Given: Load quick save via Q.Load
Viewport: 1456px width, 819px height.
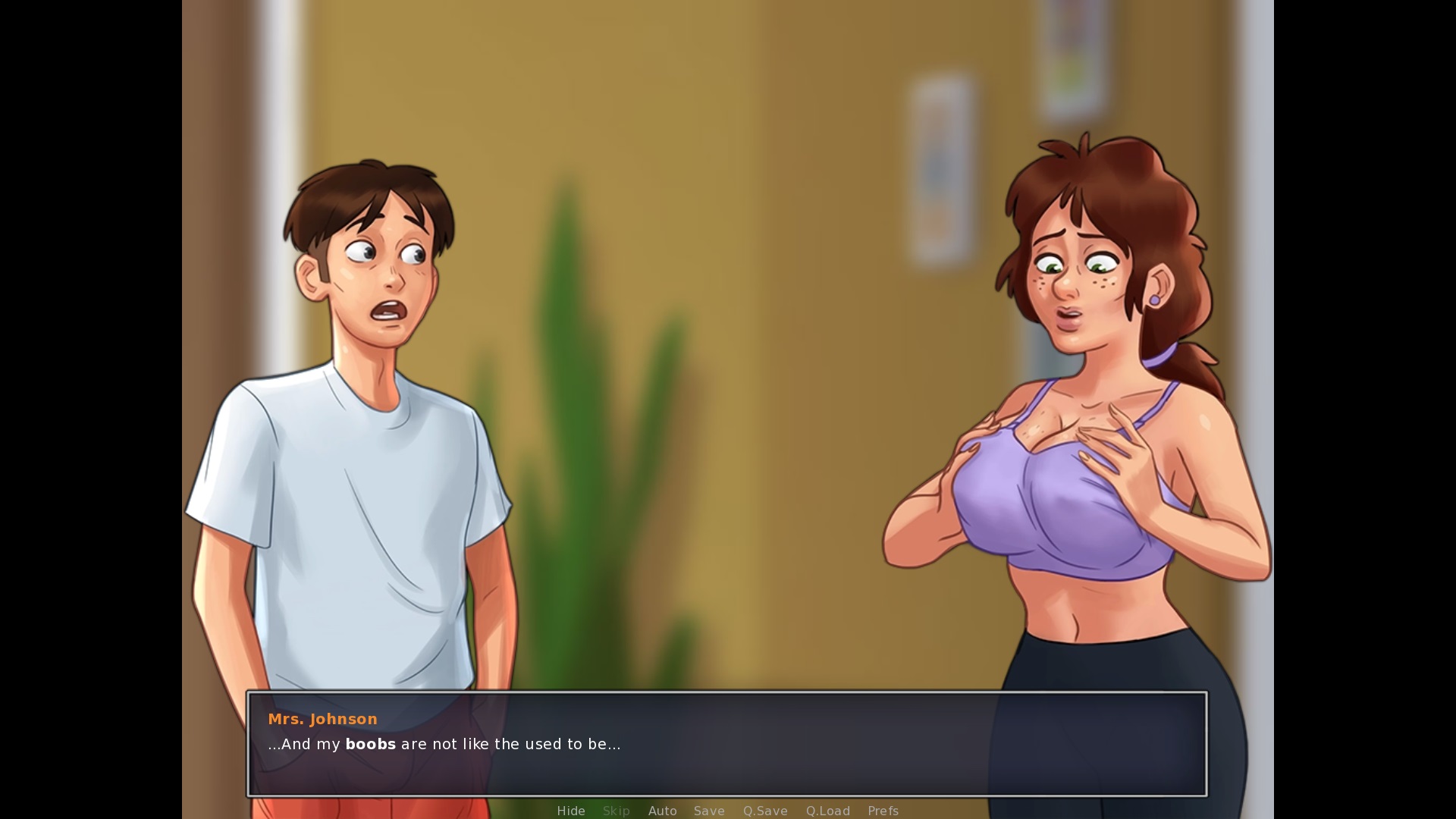Looking at the screenshot, I should tap(827, 811).
